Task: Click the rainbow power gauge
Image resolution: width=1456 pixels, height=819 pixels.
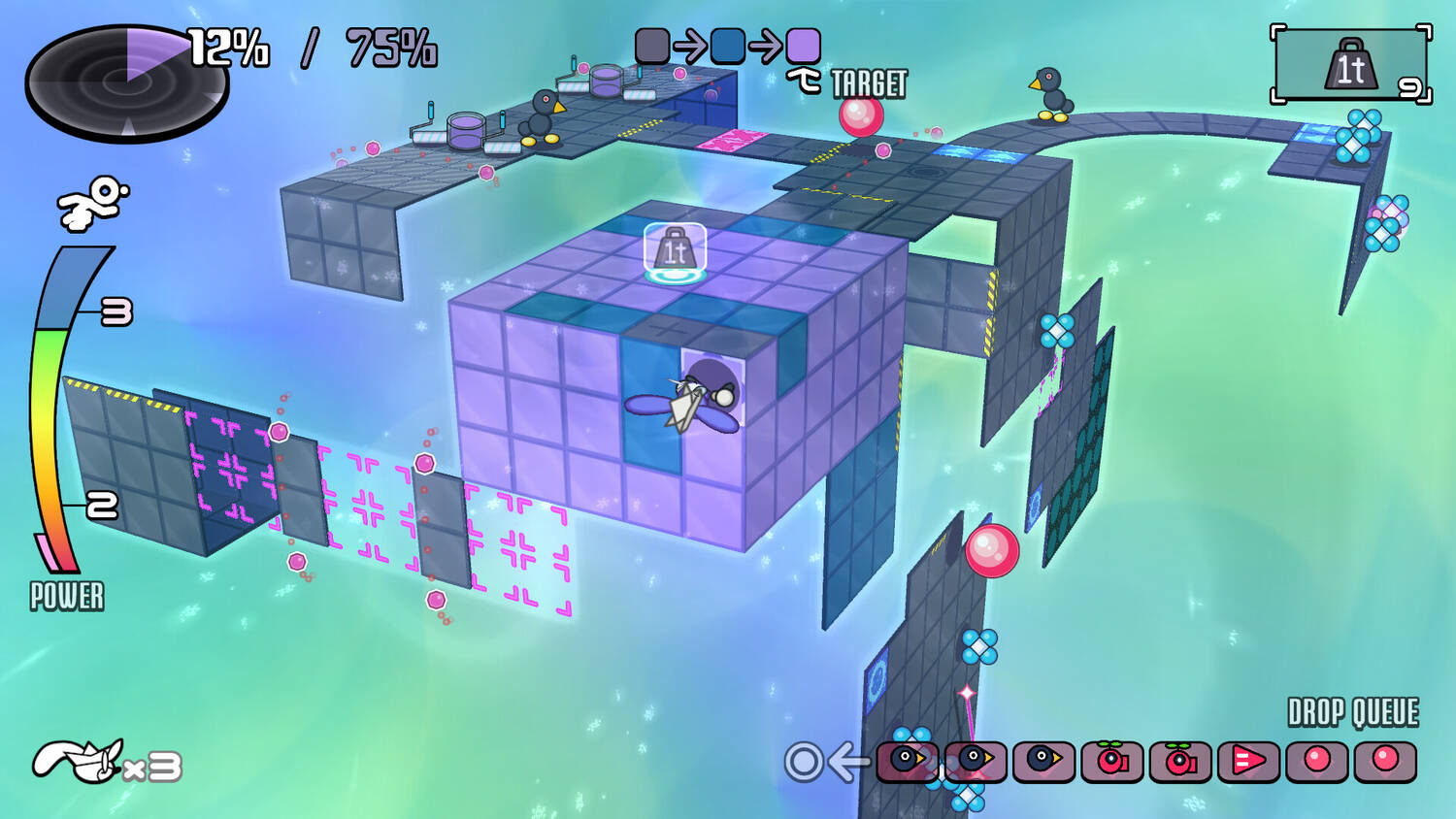Action: coord(60,408)
